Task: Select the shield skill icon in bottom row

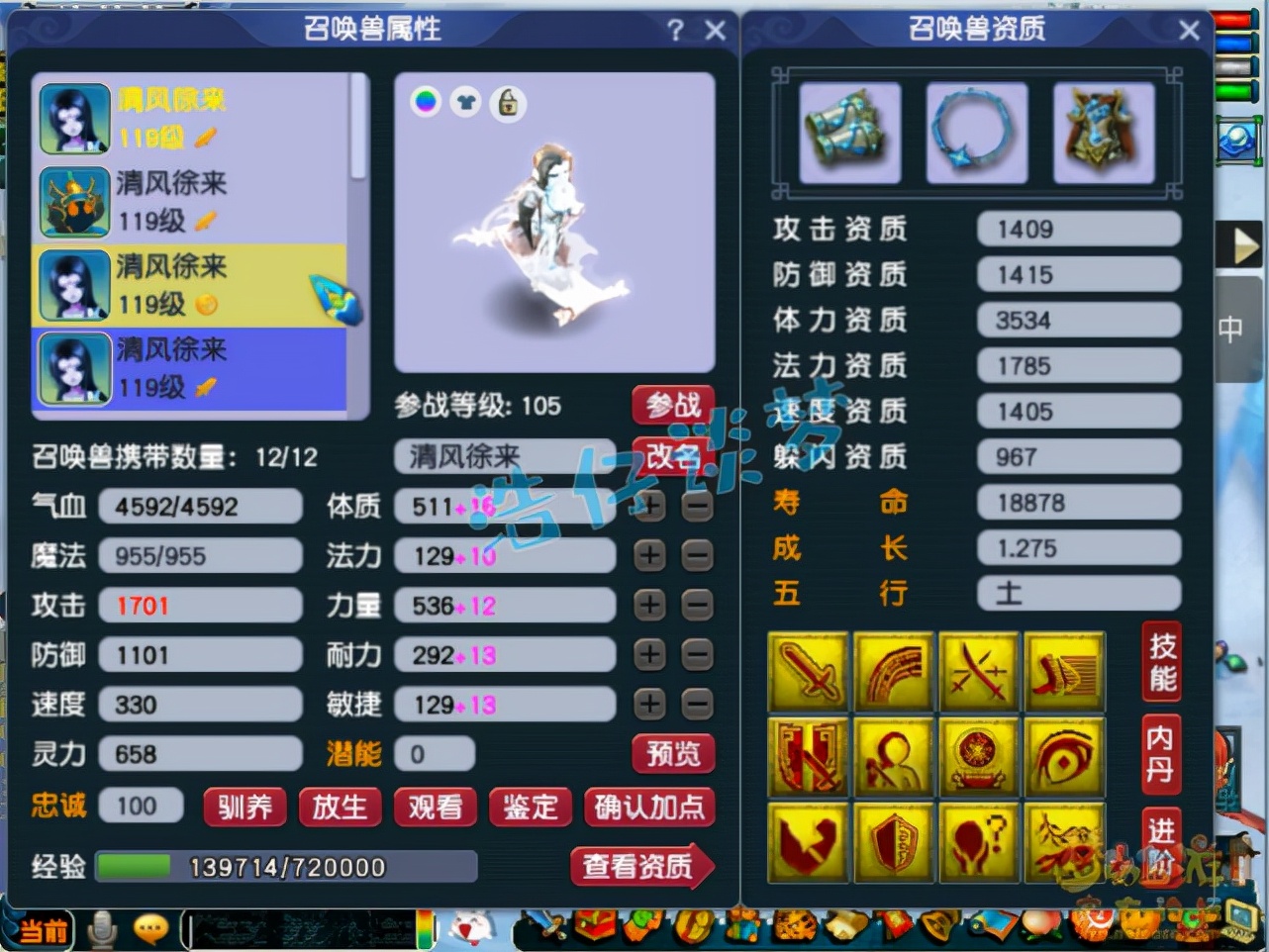Action: [894, 841]
